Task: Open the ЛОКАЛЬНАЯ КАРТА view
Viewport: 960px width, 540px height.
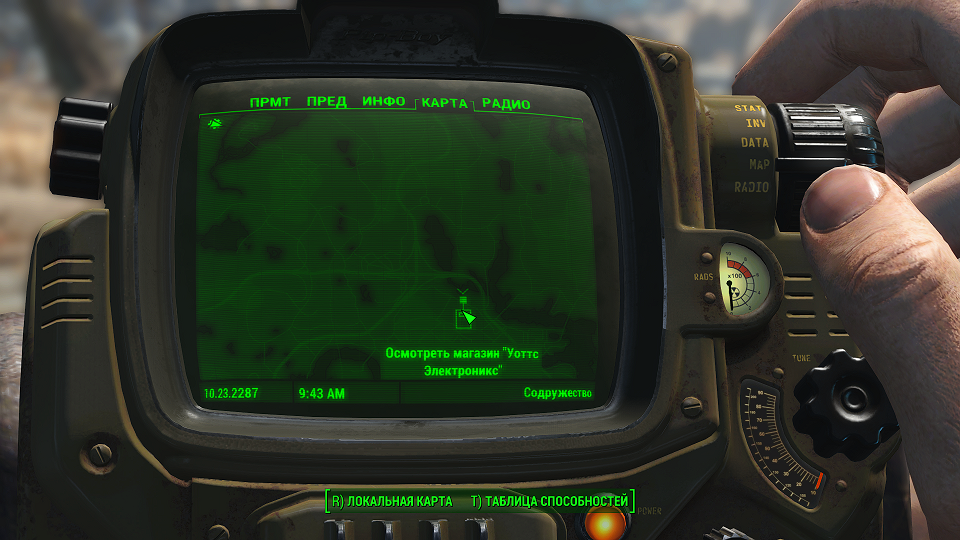Action: point(391,501)
